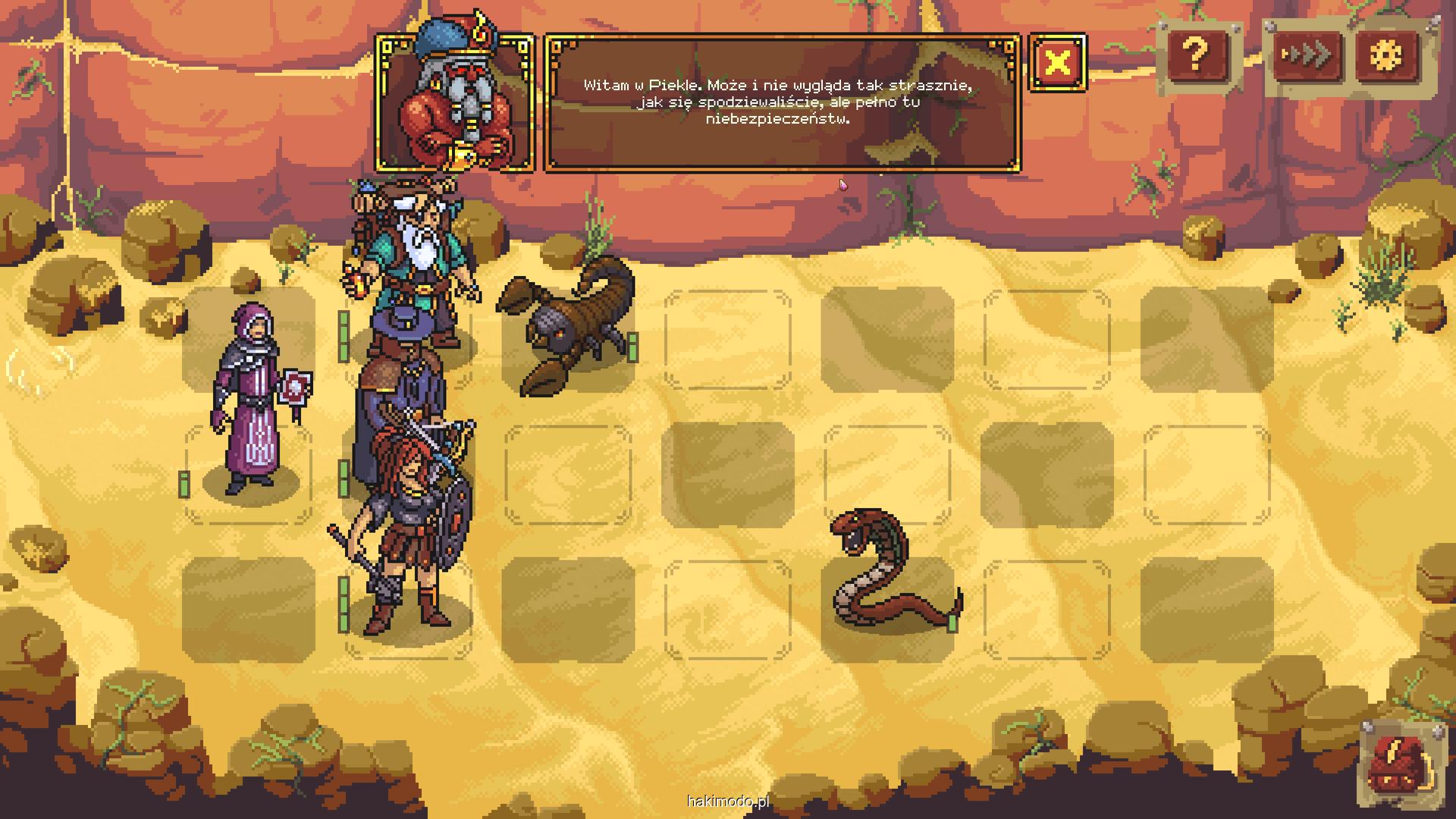Close the dialogue with the yellow X
The height and width of the screenshot is (819, 1456).
click(x=1057, y=62)
